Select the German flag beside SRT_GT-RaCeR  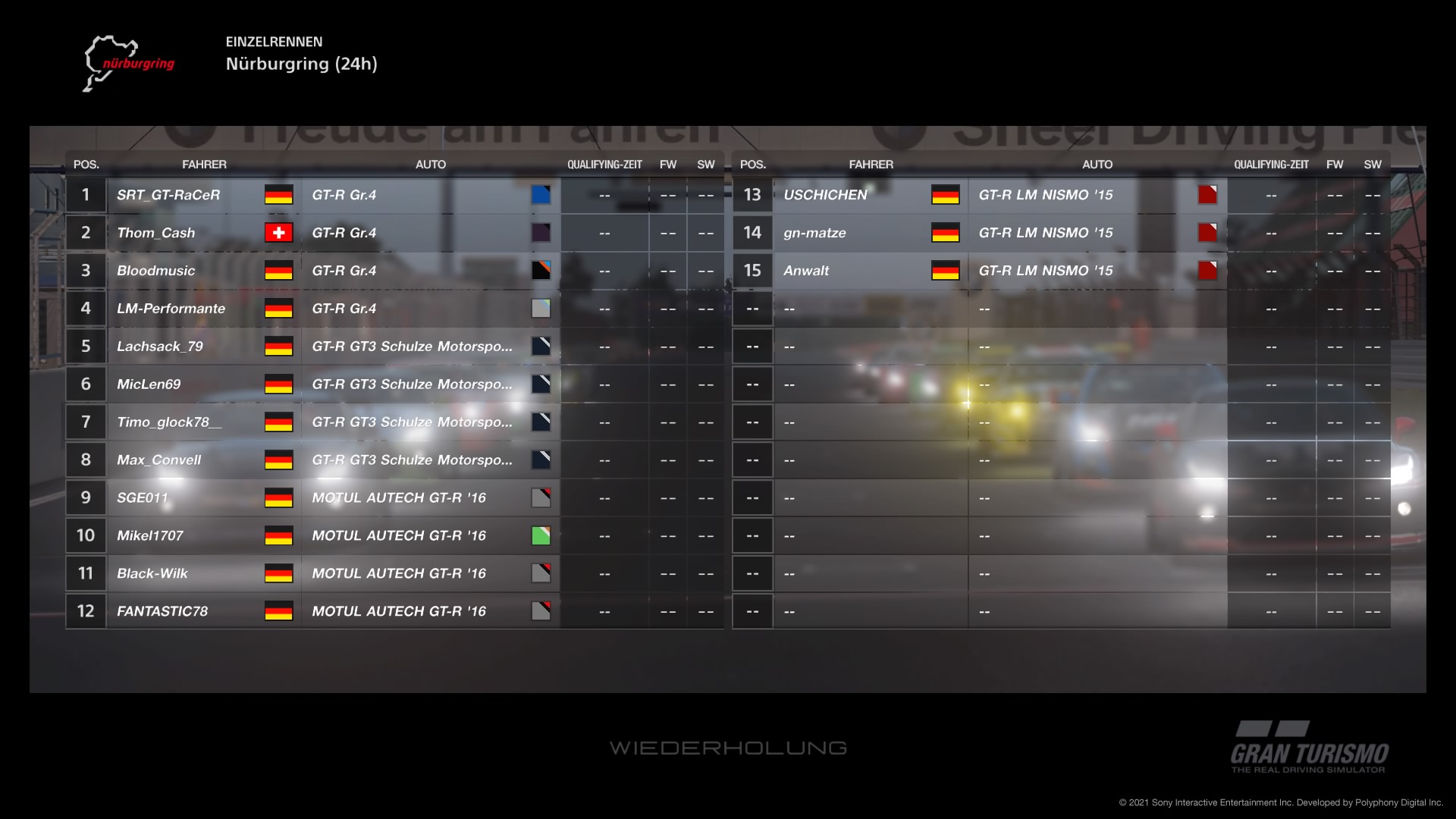pos(279,195)
